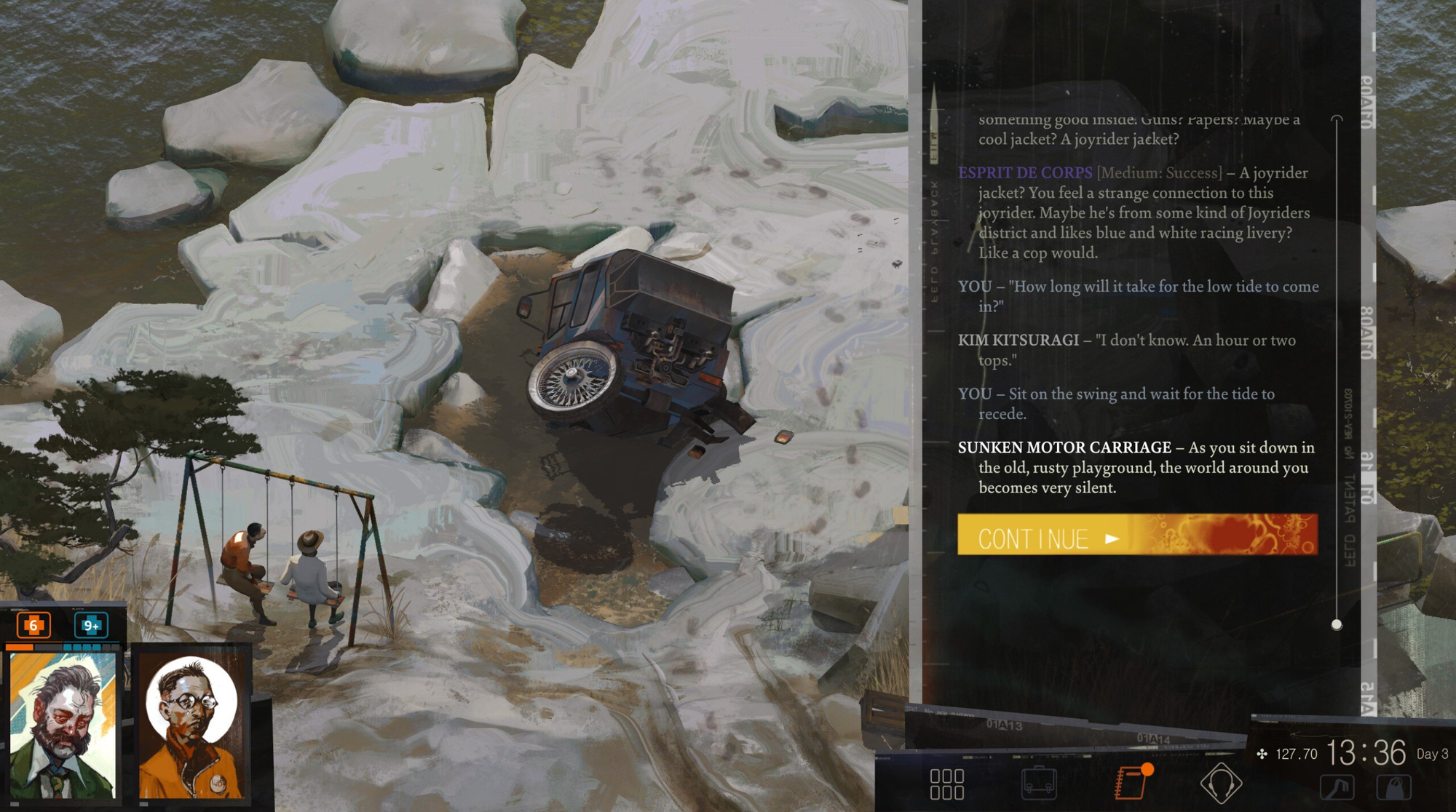The height and width of the screenshot is (812, 1456).
Task: Open the character sheet grid icon
Action: click(946, 784)
